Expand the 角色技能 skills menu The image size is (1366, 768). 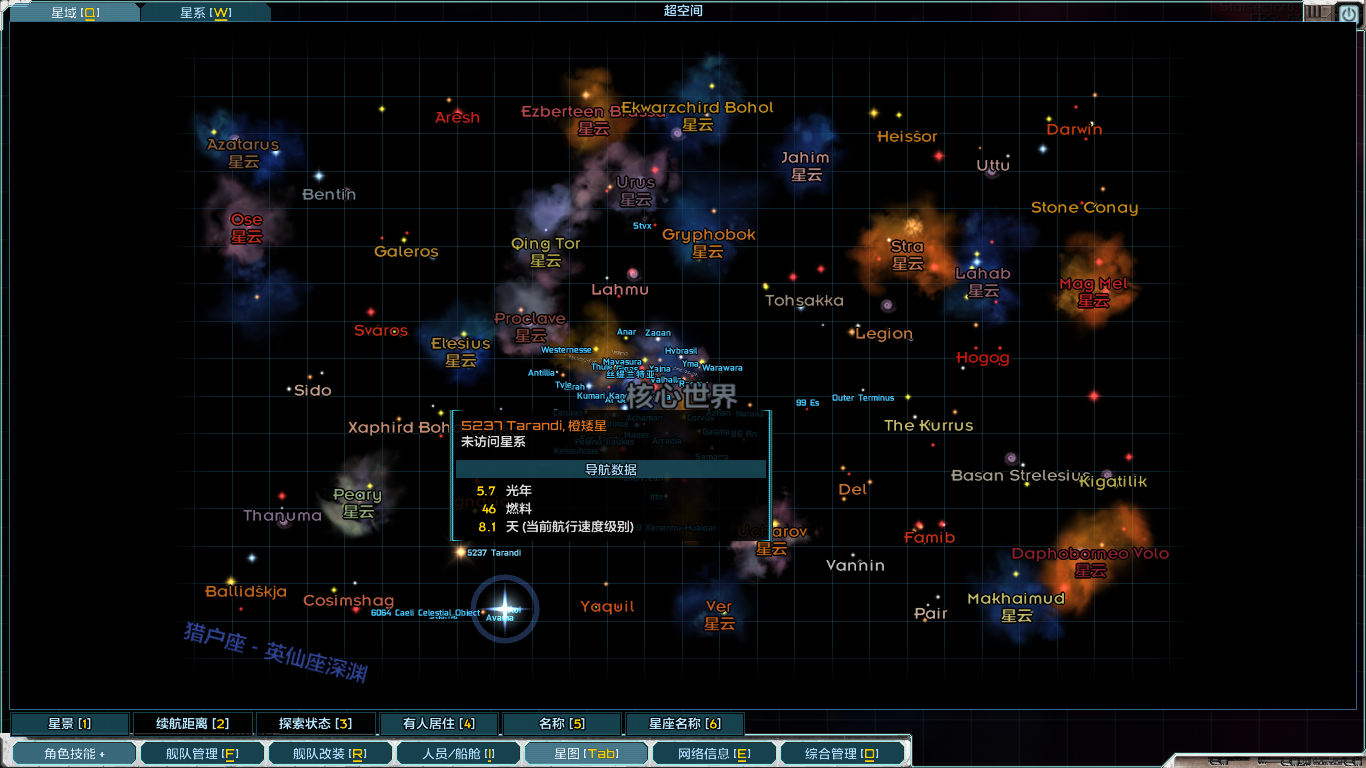73,752
